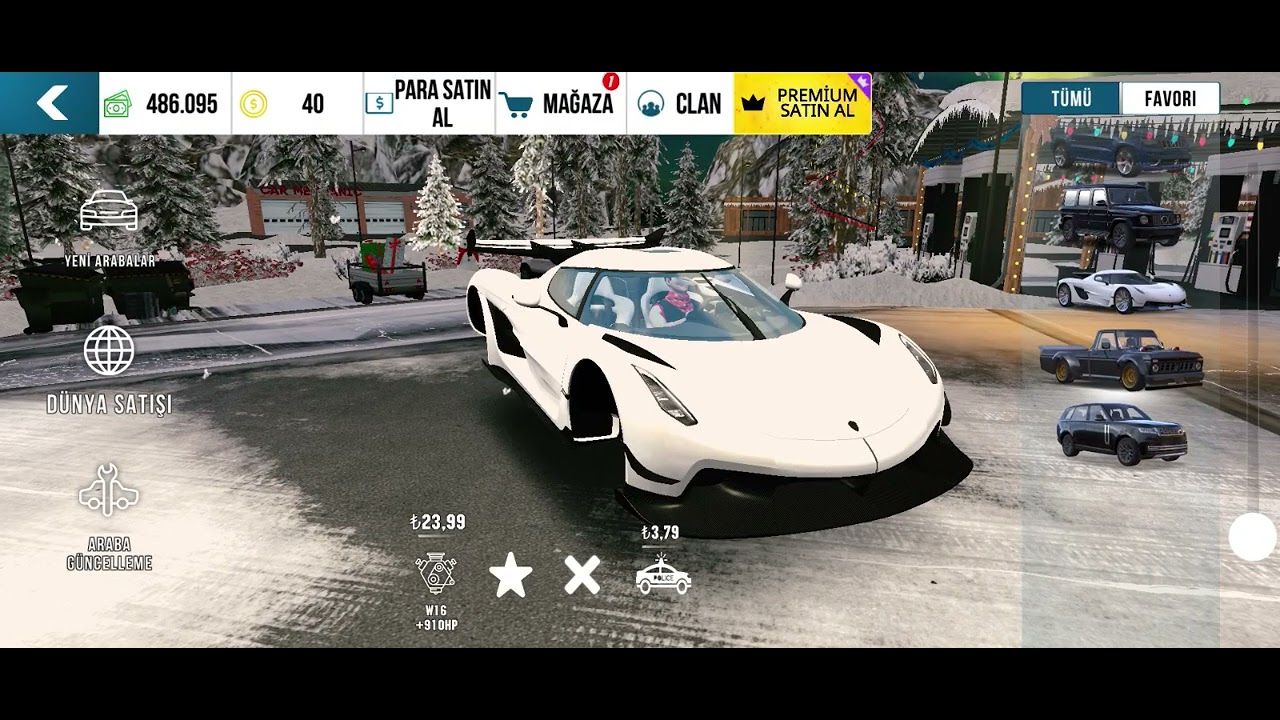Image resolution: width=1280 pixels, height=720 pixels.
Task: Switch to the Tümü tab
Action: pos(1070,99)
